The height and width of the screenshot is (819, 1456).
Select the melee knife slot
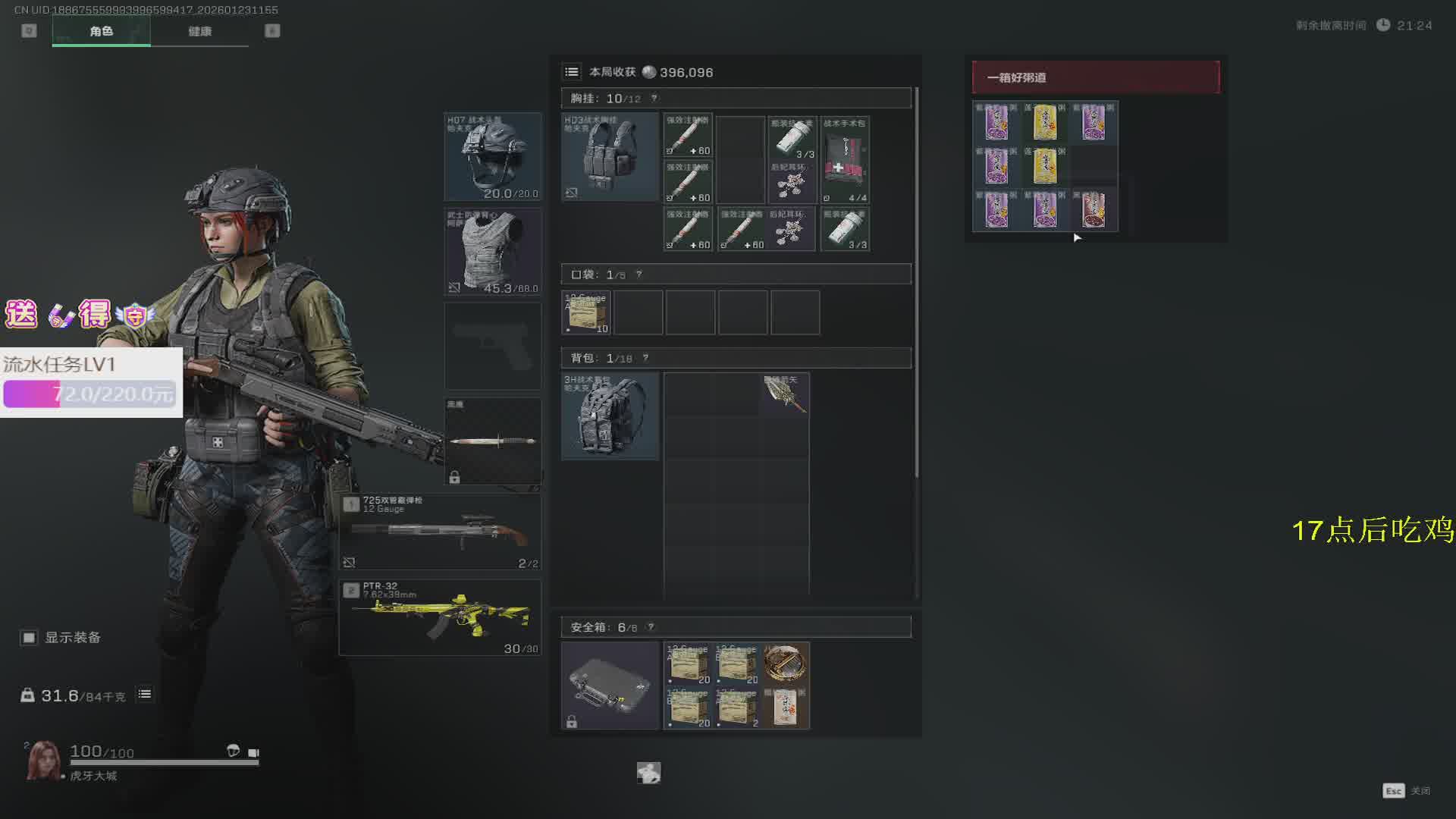coord(493,441)
